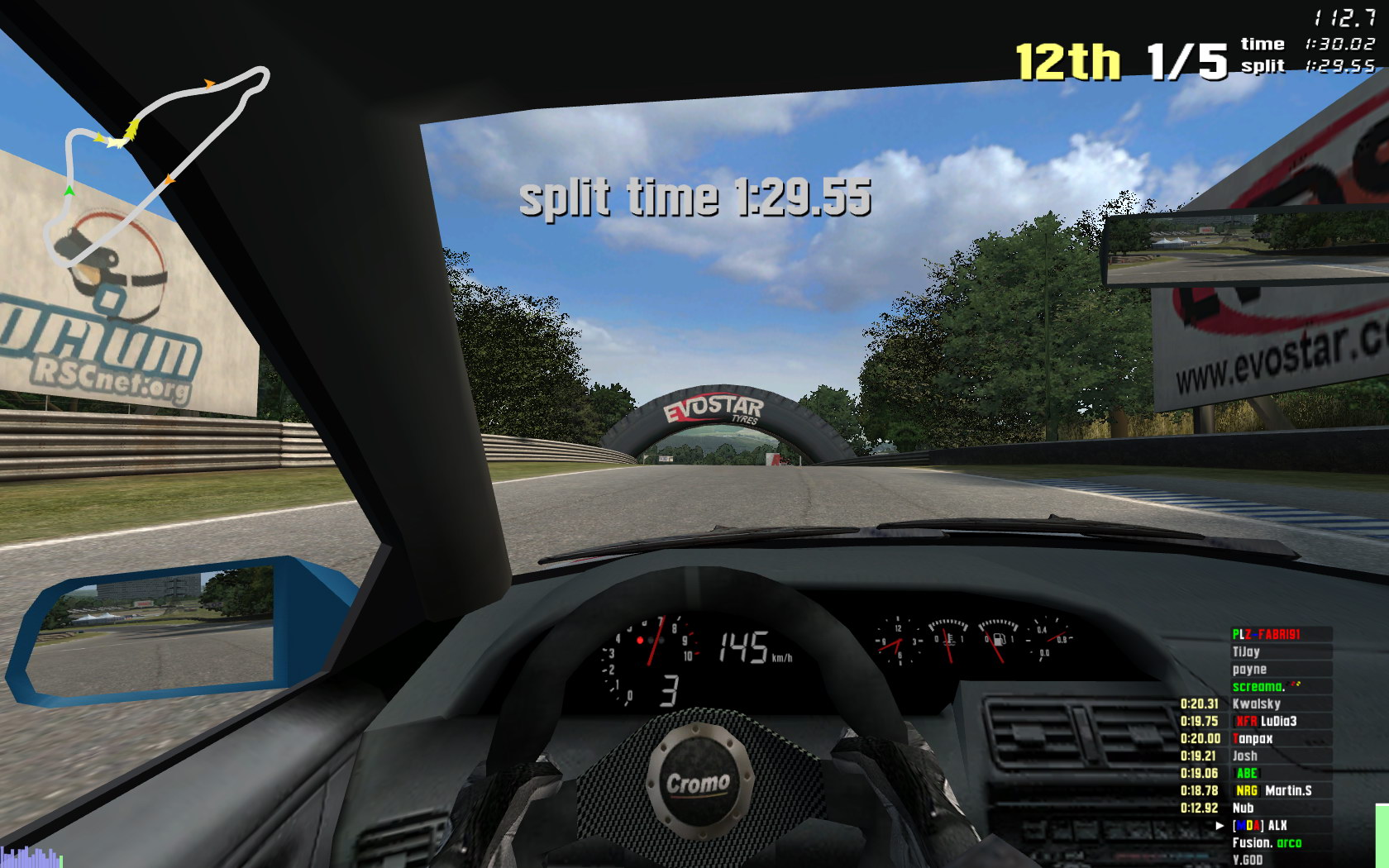This screenshot has width=1389, height=868.
Task: Select PLZ-FABRI91 in the driver list
Action: coord(1266,634)
